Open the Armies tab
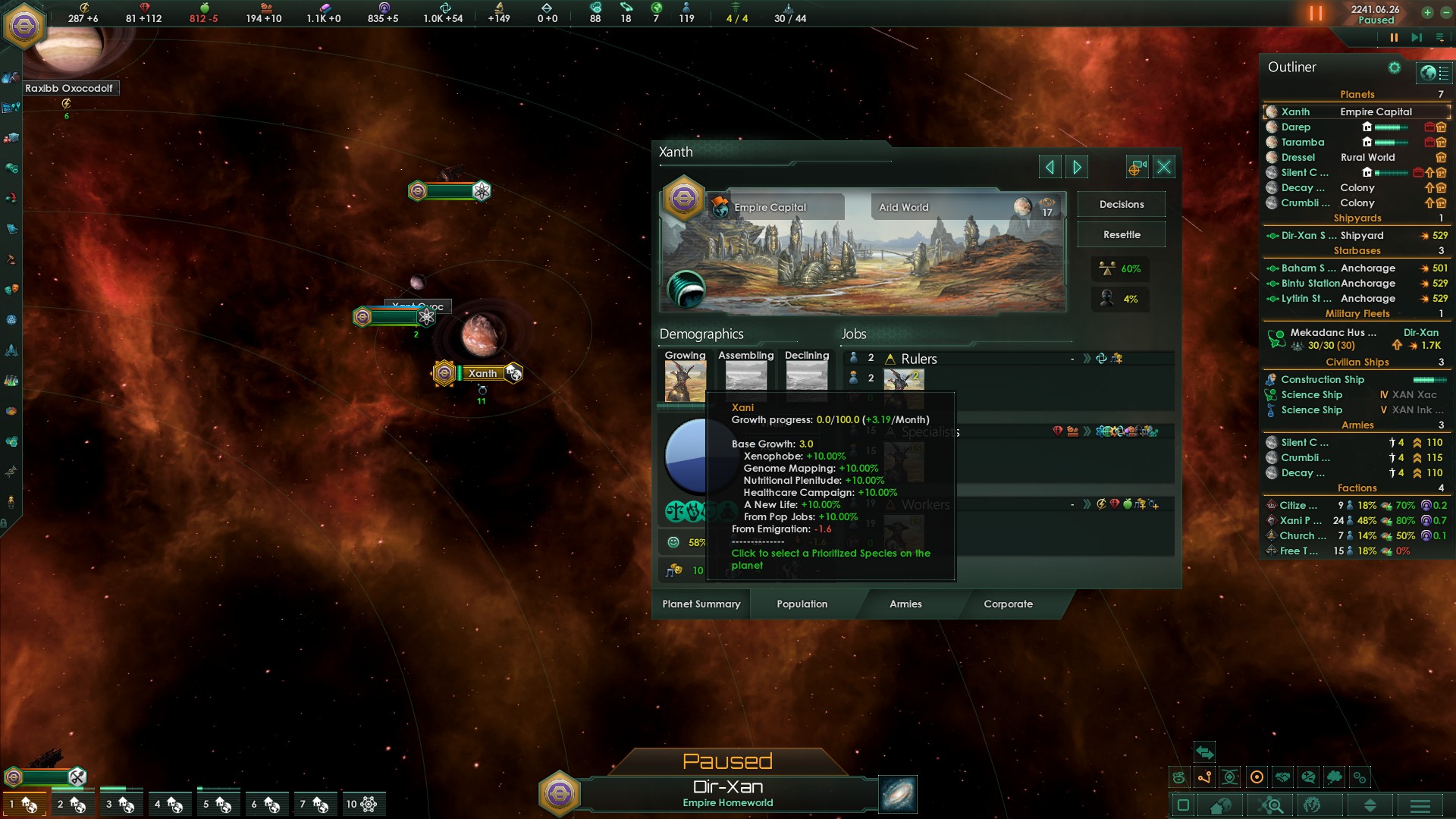Viewport: 1456px width, 819px height. tap(905, 604)
